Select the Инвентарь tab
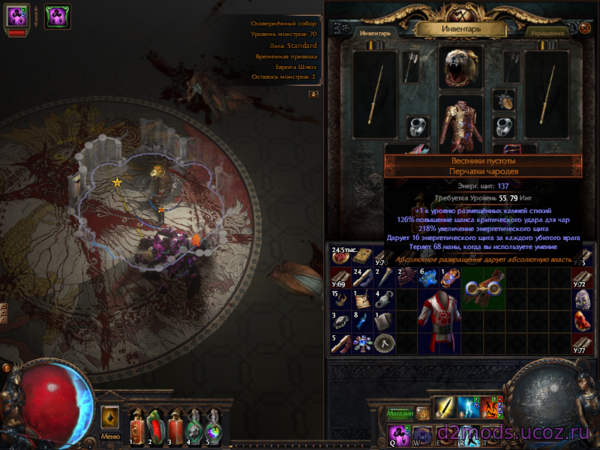The height and width of the screenshot is (450, 600). 376,32
